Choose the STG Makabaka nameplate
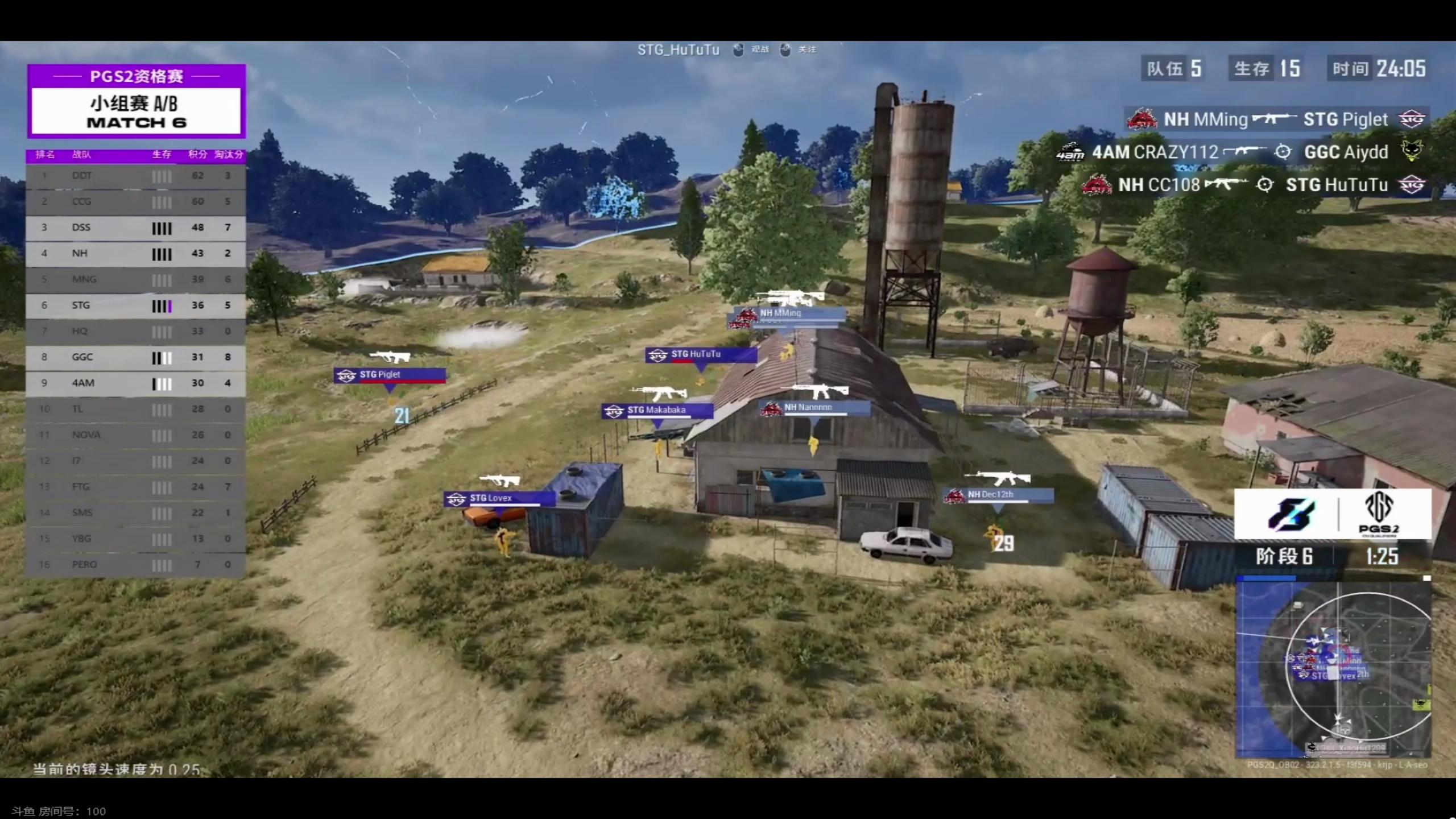This screenshot has height=819, width=1456. [x=657, y=410]
